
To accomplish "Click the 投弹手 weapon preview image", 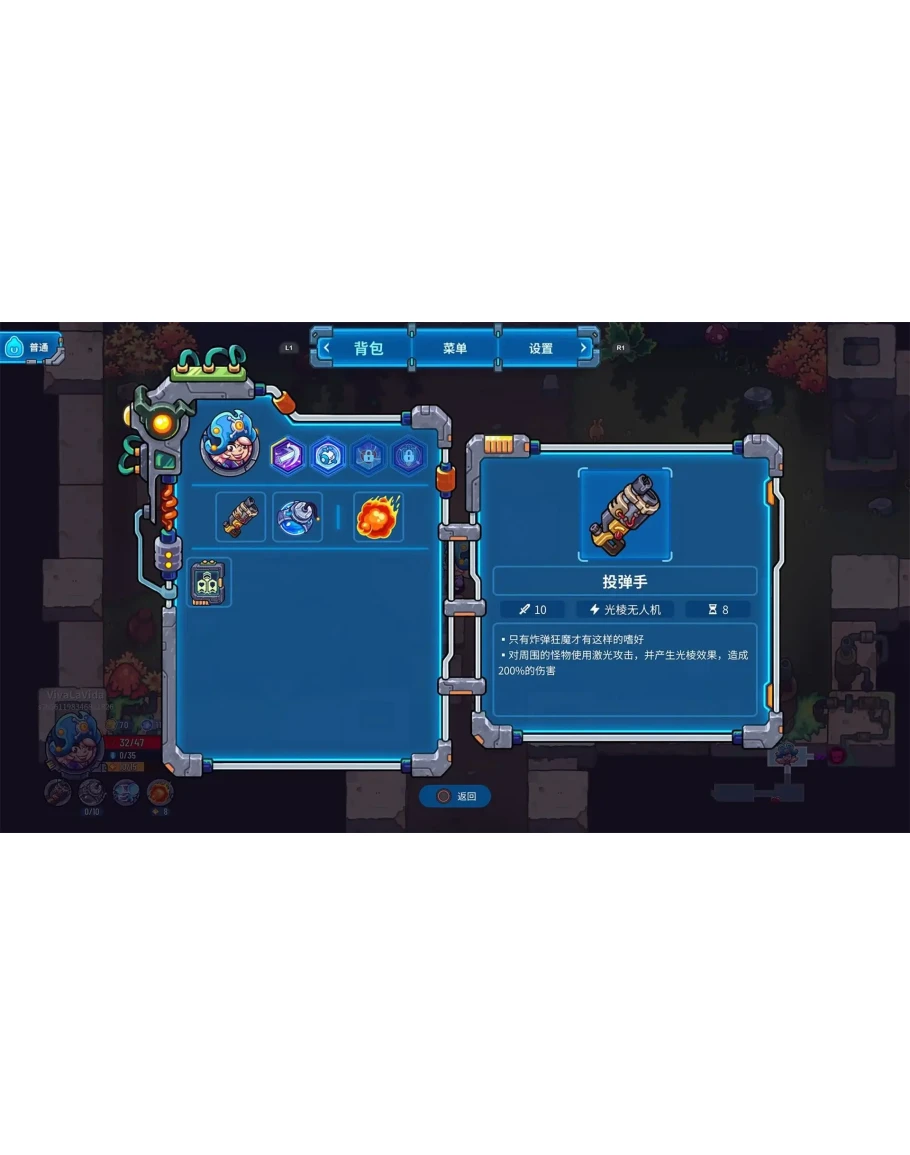I will 625,515.
